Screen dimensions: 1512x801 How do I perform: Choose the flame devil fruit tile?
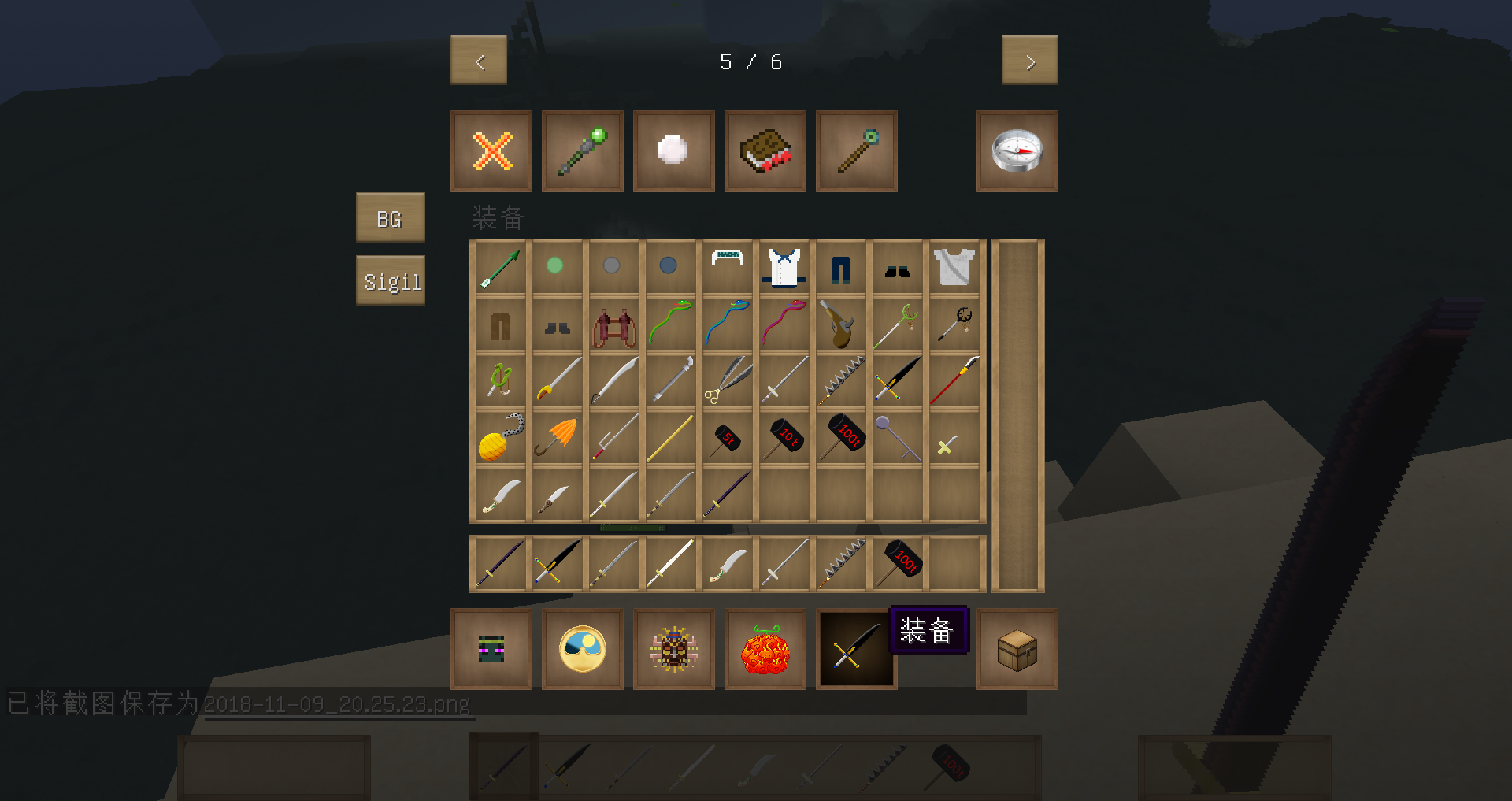tap(765, 649)
